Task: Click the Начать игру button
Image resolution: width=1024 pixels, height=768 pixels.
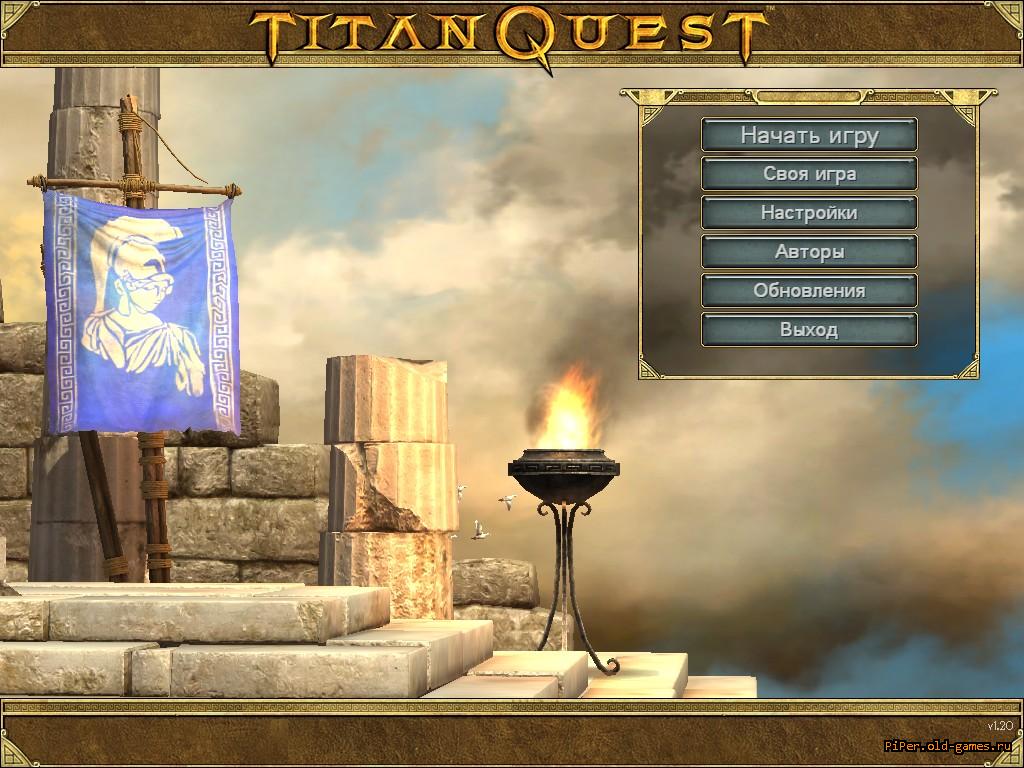Action: 809,135
